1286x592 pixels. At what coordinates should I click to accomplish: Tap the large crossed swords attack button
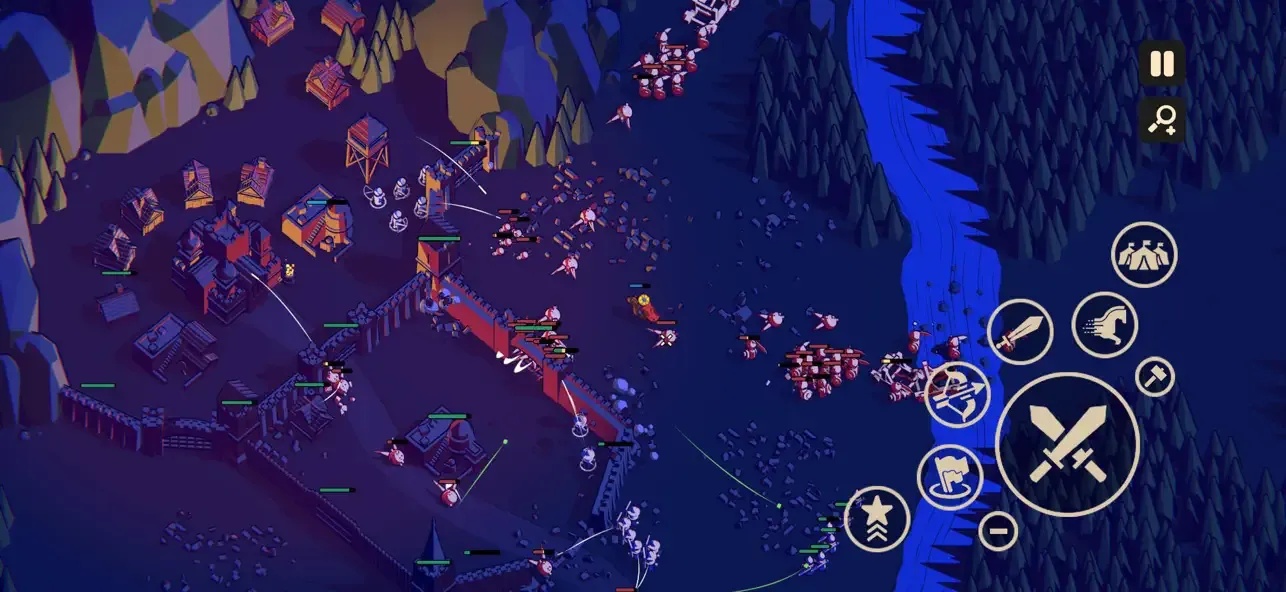[x=1067, y=444]
